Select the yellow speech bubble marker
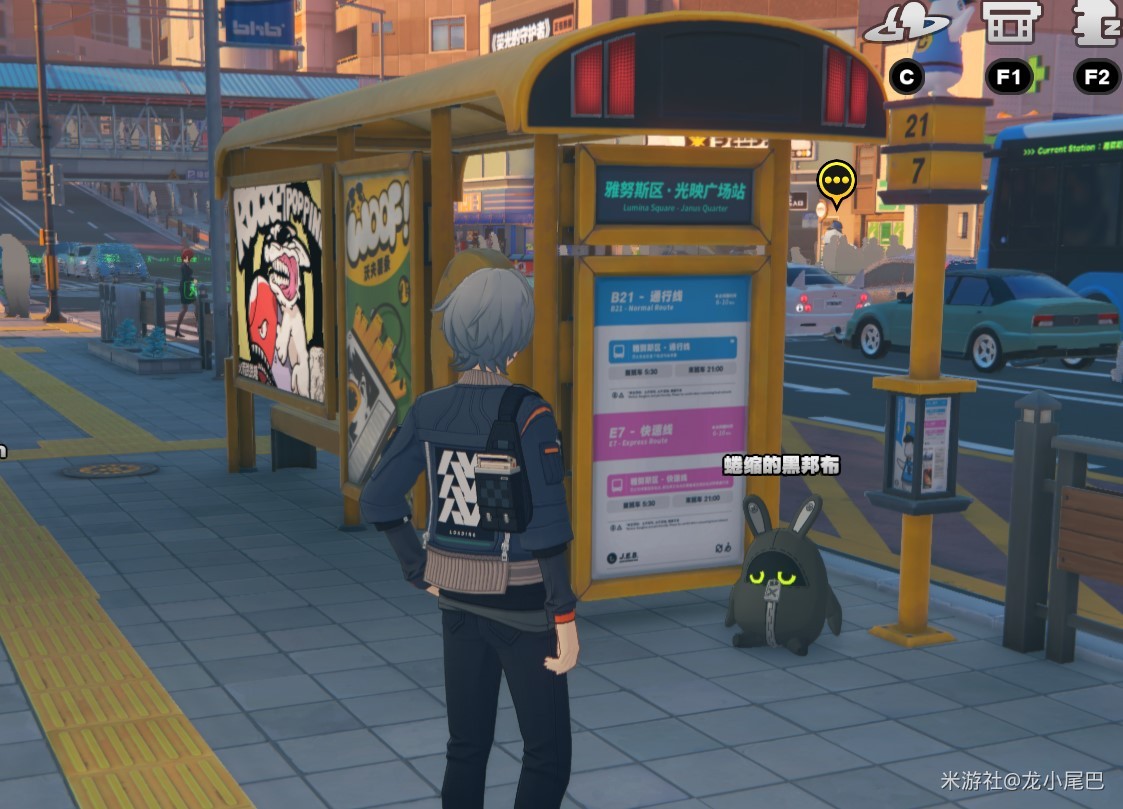Screen dimensions: 1123x809 pos(836,182)
